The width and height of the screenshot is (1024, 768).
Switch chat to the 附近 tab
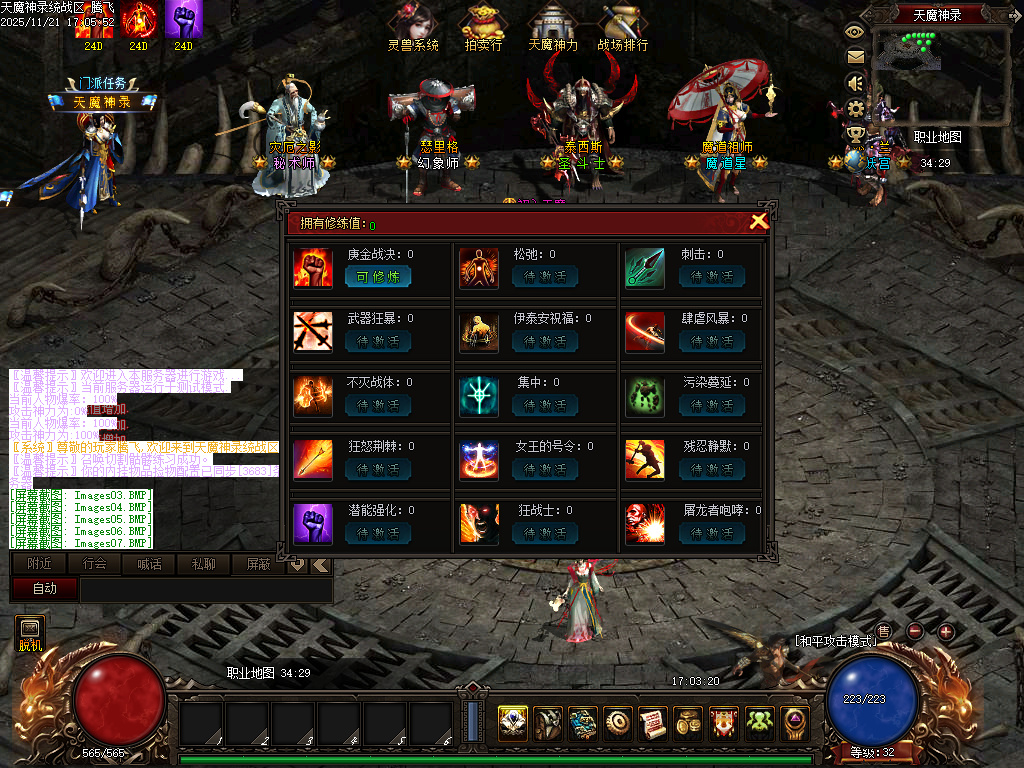point(40,565)
